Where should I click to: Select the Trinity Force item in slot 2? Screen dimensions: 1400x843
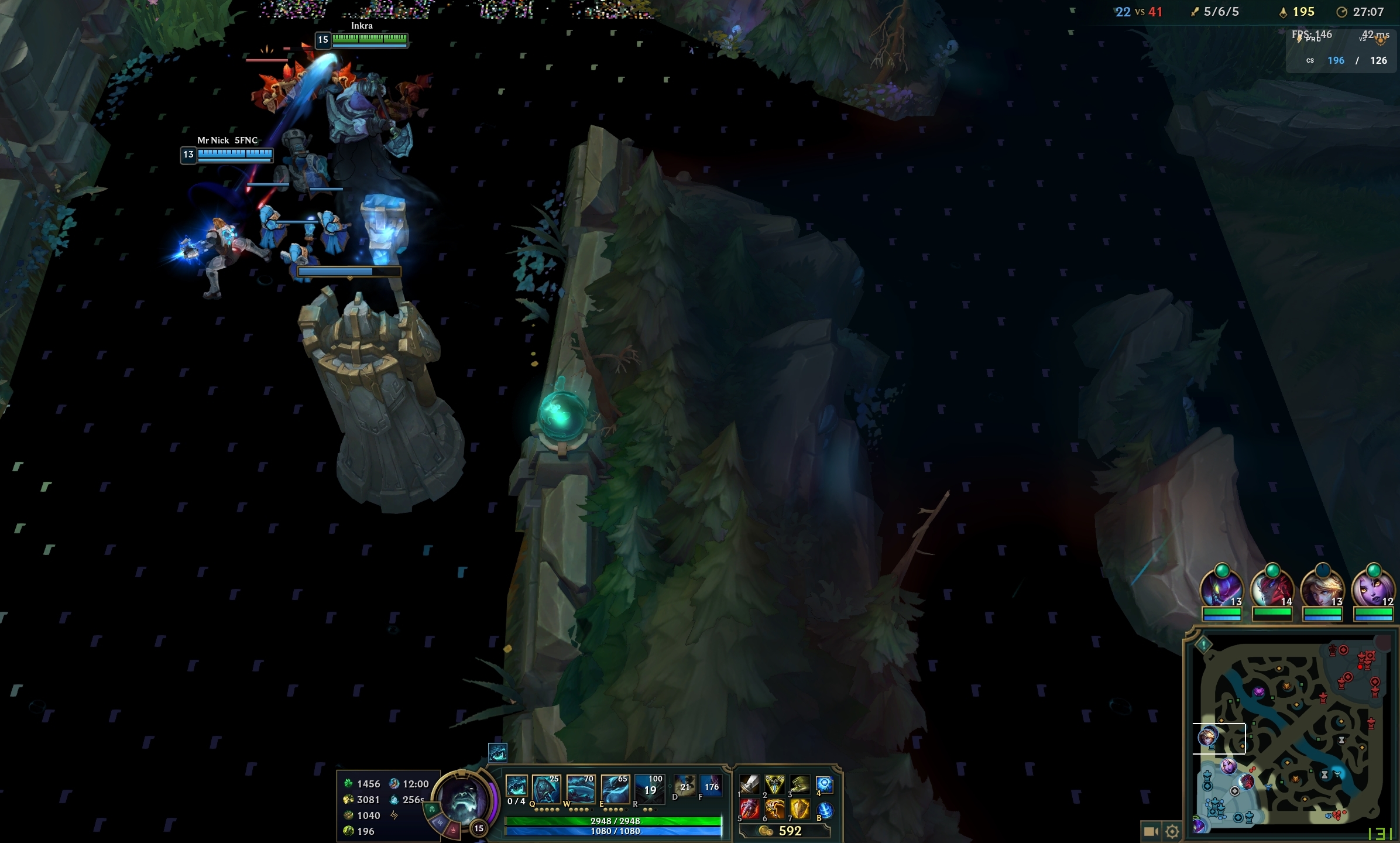coord(774,784)
